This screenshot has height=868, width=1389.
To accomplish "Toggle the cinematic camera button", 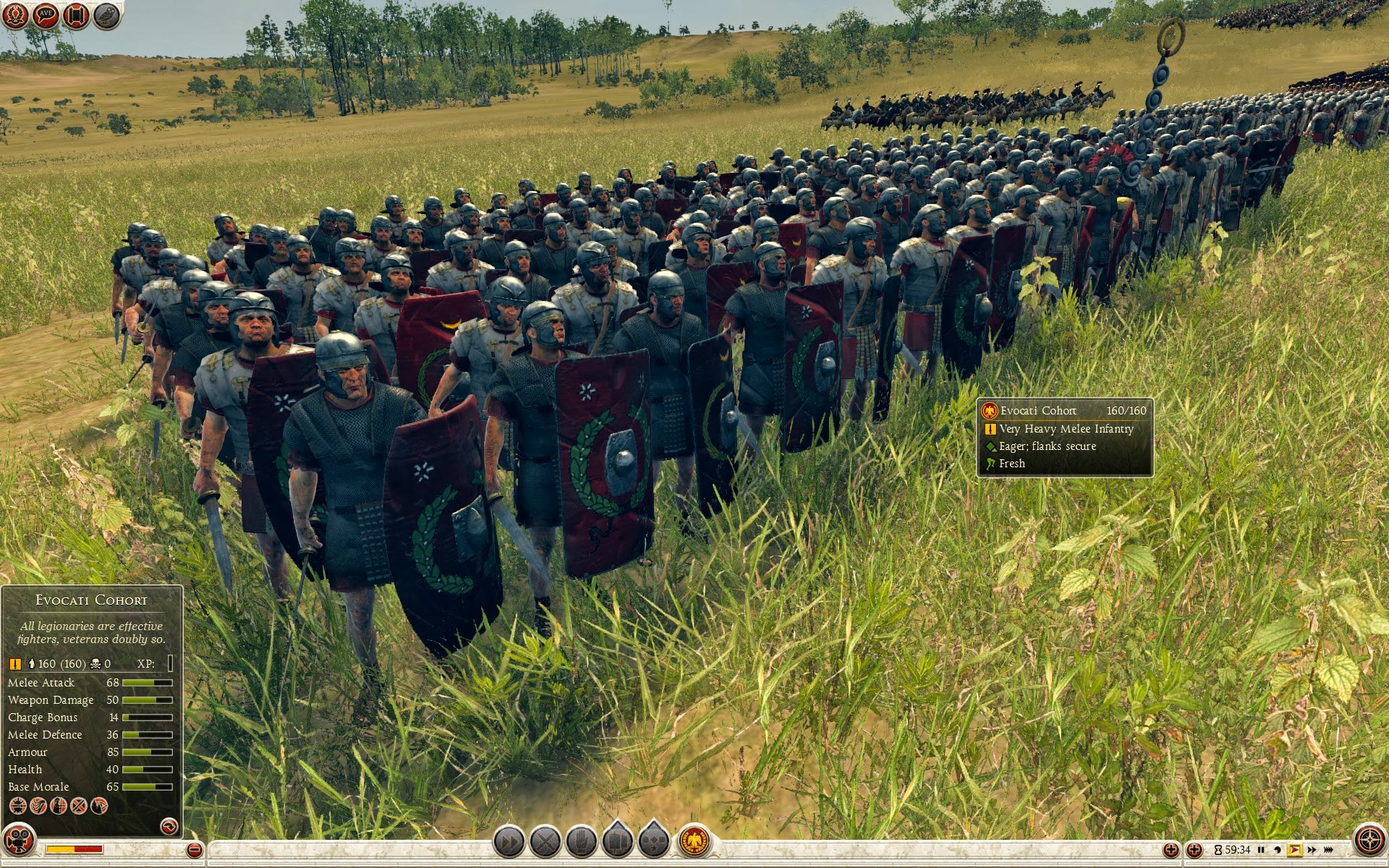I will coord(19,841).
